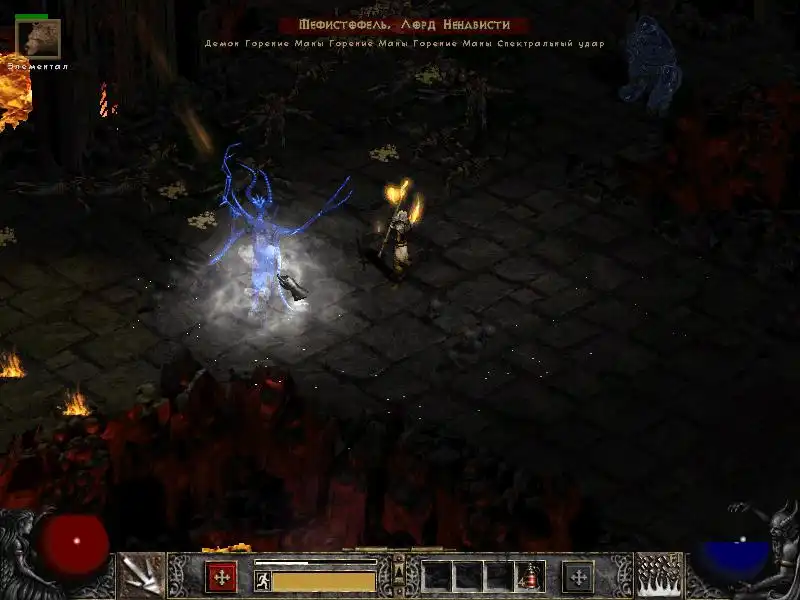Use the red potion in the belt
800x600 pixels.
click(x=529, y=577)
